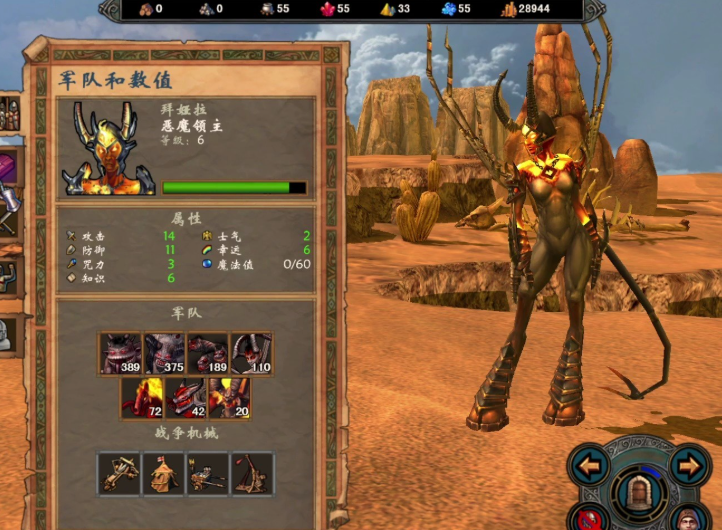Select the army stack of 389 creatures
Viewport: 722px width, 530px height.
tap(120, 354)
